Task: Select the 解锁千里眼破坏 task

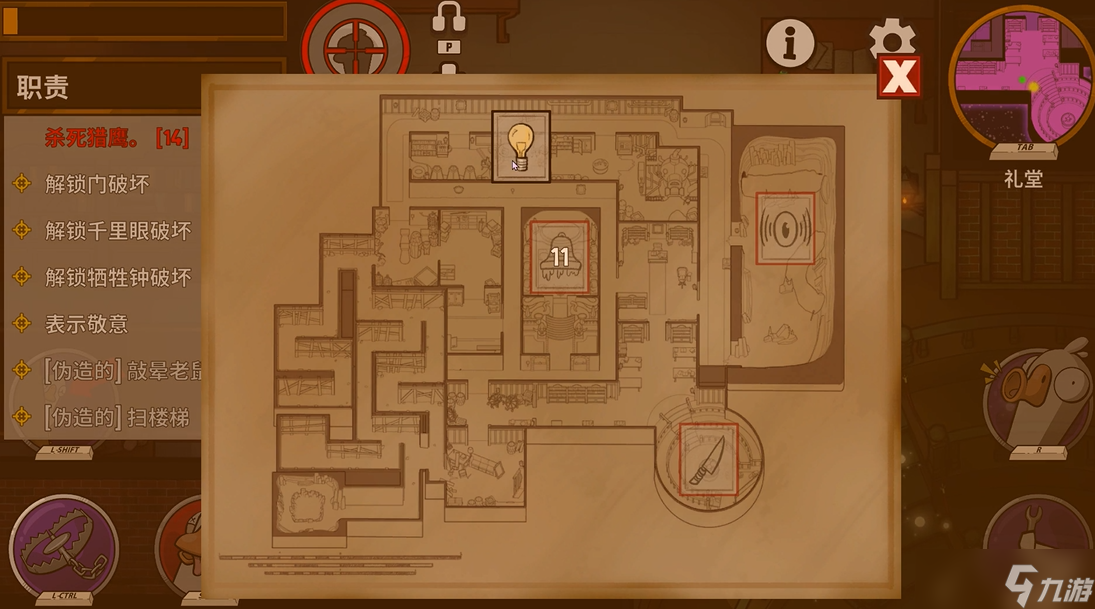Action: pyautogui.click(x=117, y=231)
